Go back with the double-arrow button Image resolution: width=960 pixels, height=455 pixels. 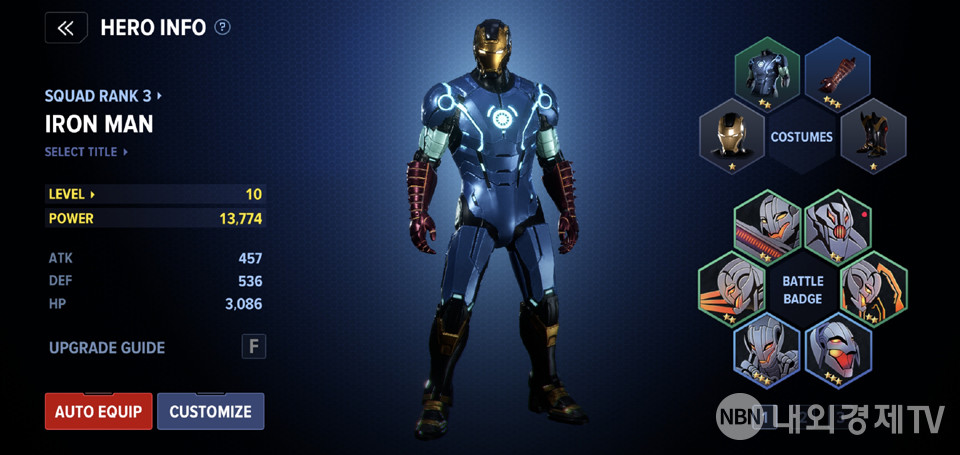65,27
